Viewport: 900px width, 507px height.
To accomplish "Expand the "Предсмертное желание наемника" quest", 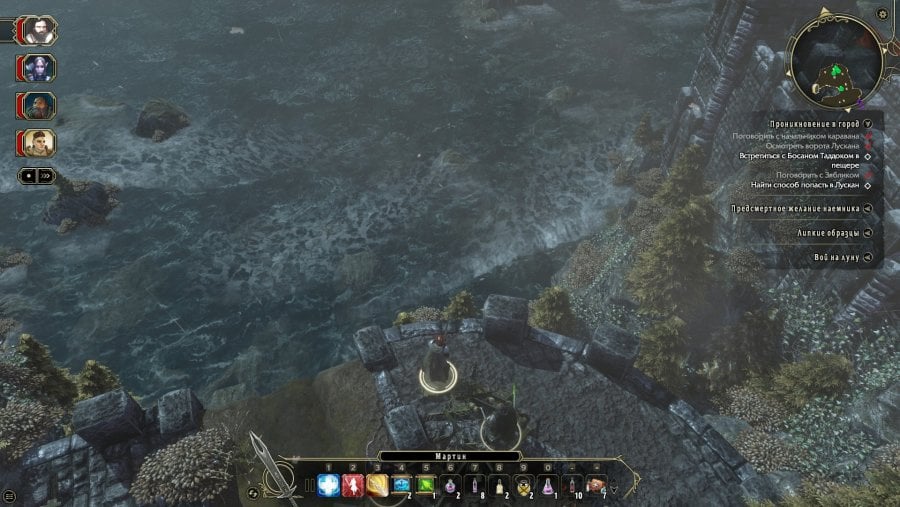I will pyautogui.click(x=868, y=208).
